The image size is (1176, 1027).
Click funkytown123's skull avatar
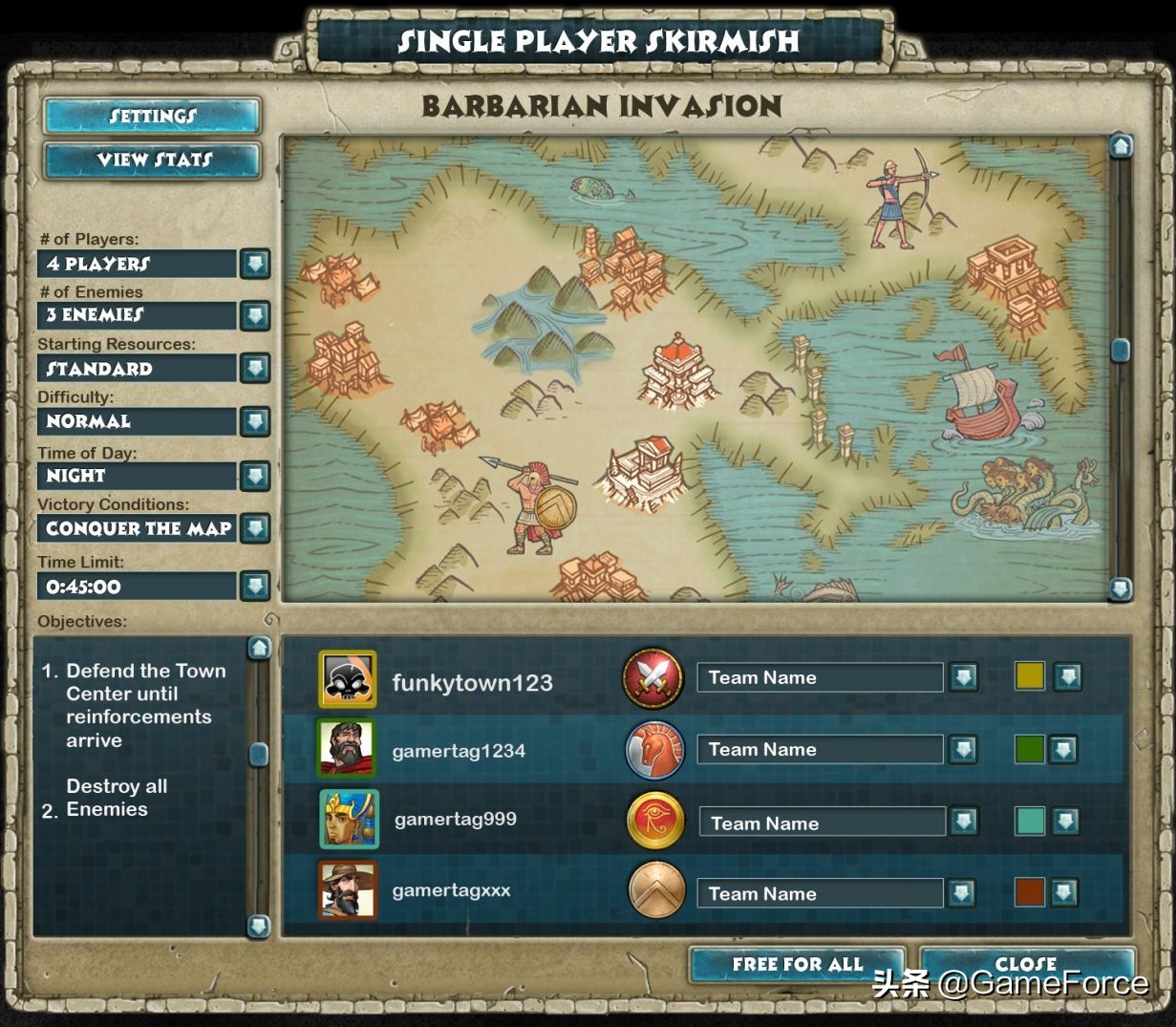coord(348,679)
